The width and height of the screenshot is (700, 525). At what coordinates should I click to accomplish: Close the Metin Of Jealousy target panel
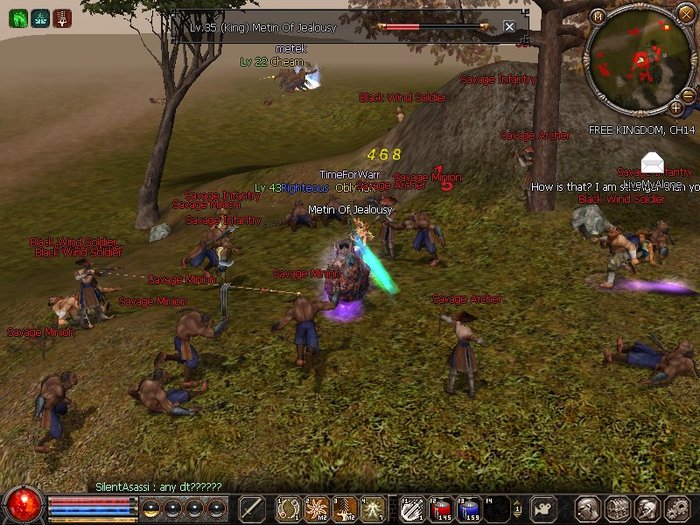click(x=509, y=27)
